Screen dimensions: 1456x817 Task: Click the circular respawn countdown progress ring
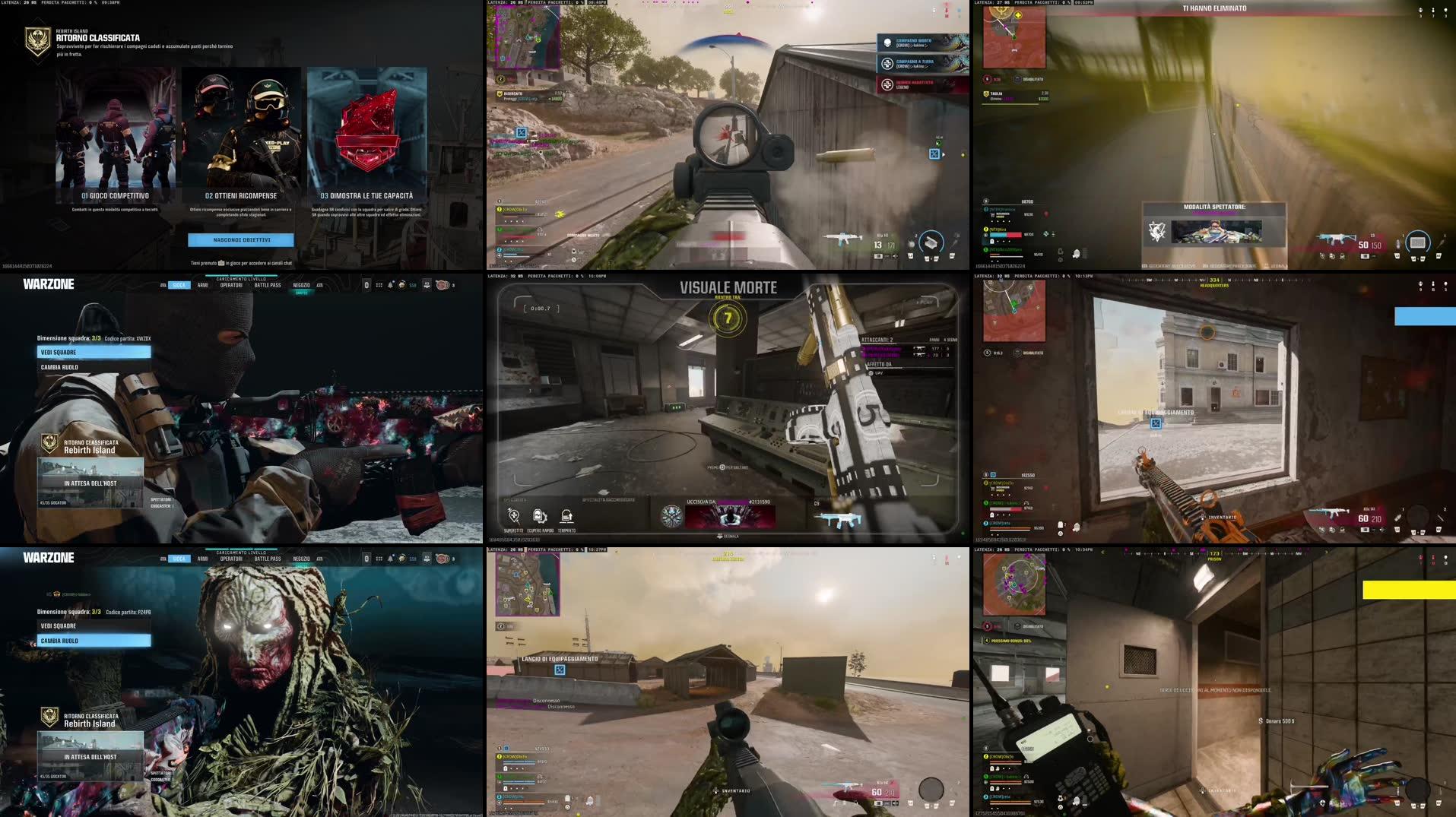[x=728, y=317]
